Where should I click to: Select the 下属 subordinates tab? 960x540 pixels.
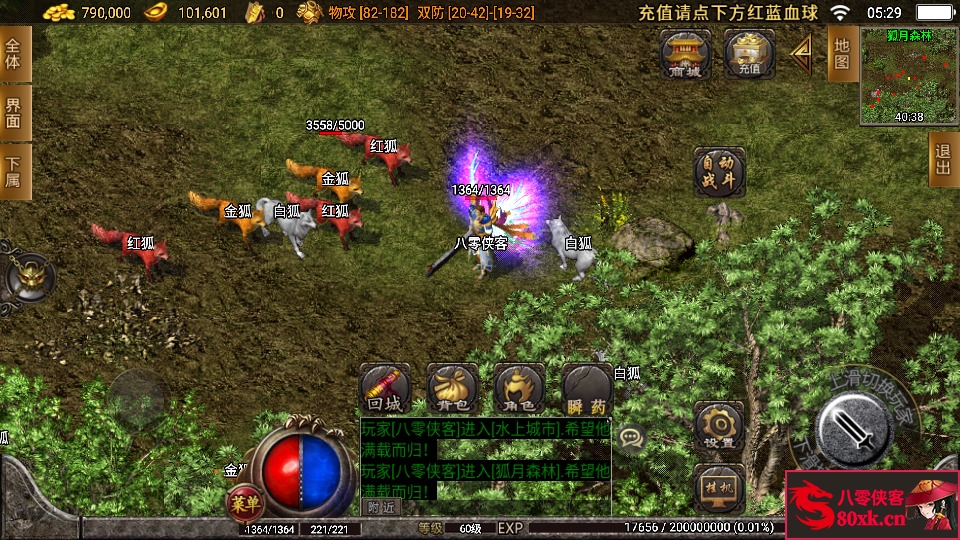pyautogui.click(x=14, y=171)
